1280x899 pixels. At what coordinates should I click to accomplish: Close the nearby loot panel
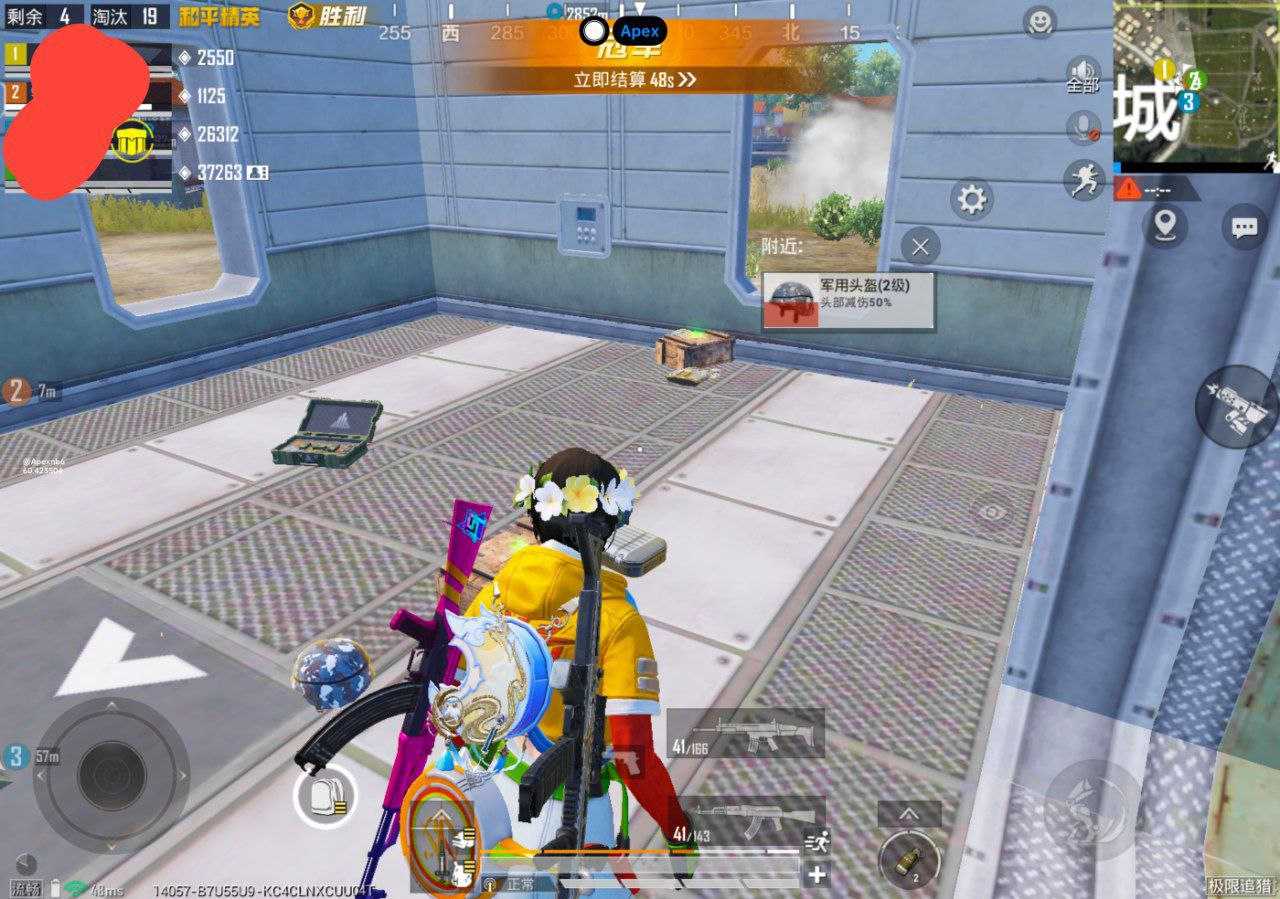(x=920, y=245)
